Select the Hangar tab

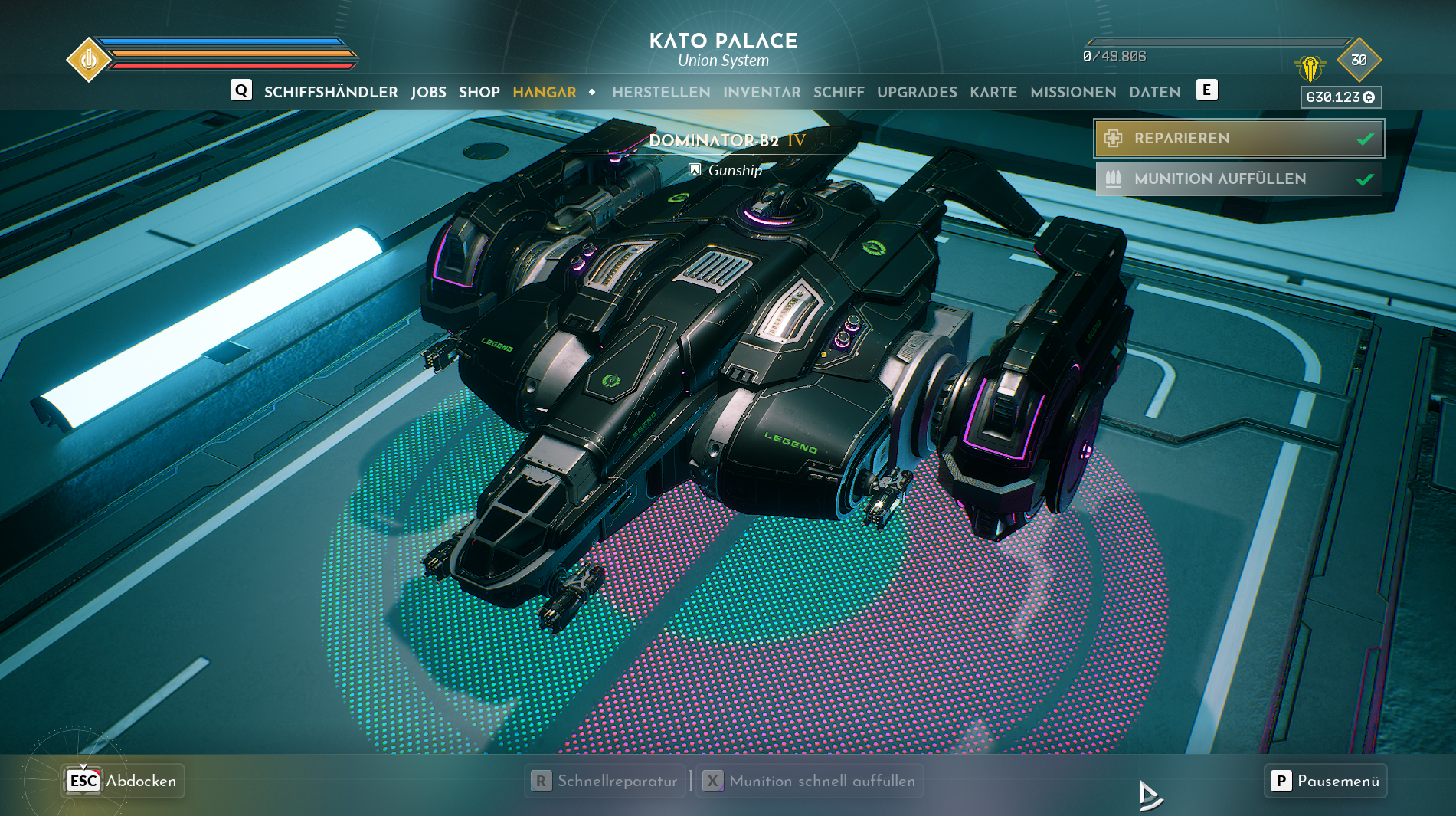[544, 92]
